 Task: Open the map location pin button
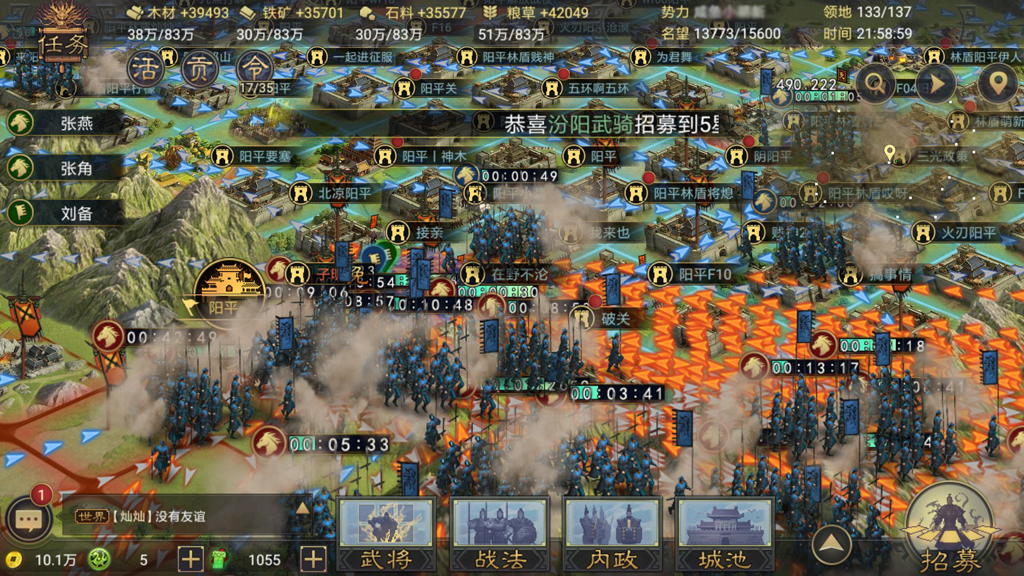pyautogui.click(x=996, y=84)
